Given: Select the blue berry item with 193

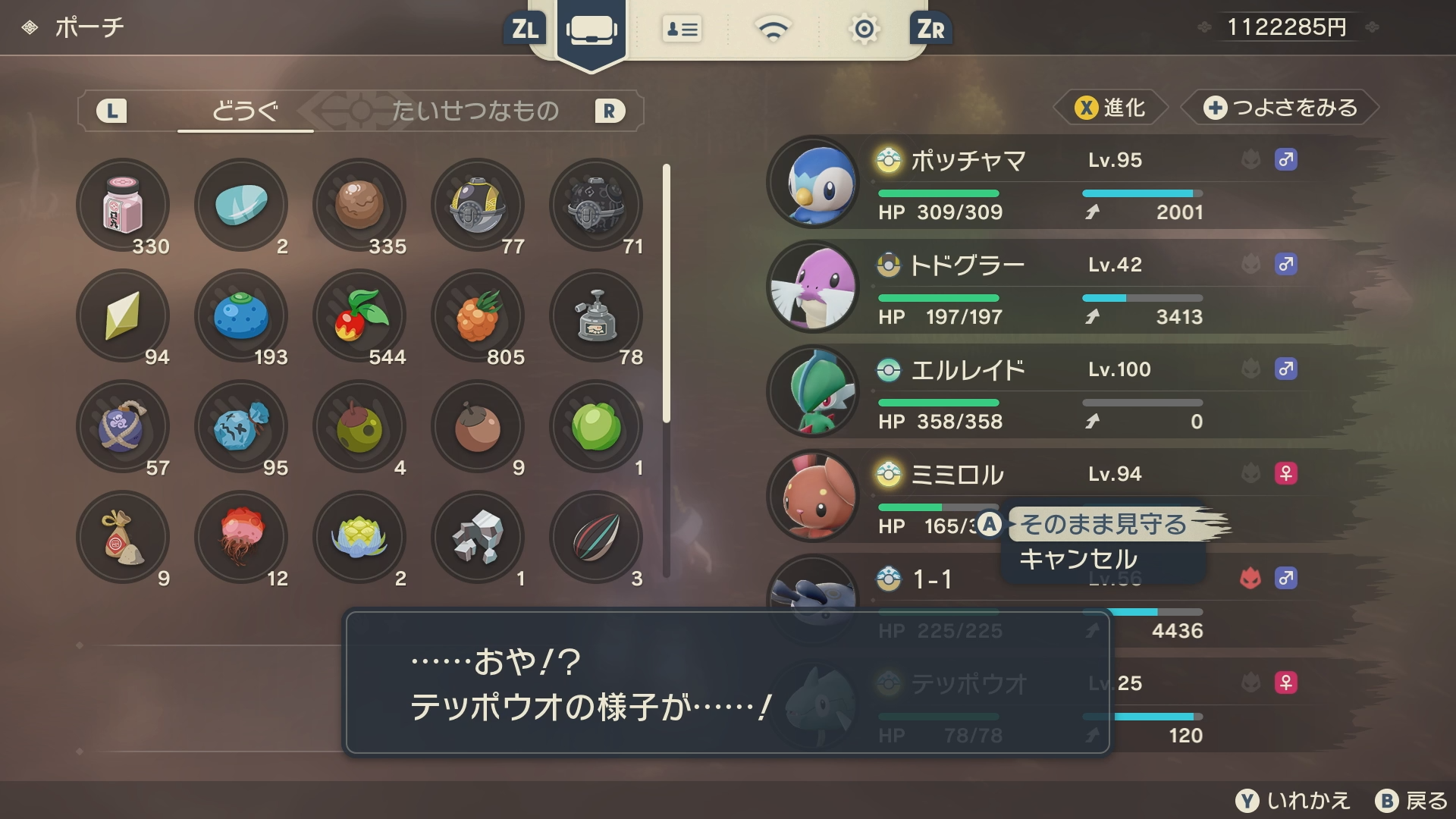Looking at the screenshot, I should click(x=241, y=315).
